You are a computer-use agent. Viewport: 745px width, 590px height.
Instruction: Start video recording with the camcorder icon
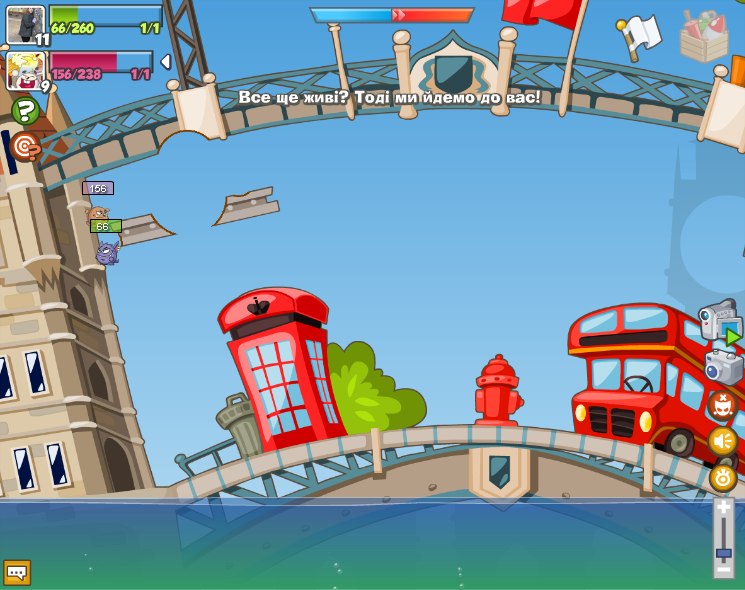coord(719,322)
